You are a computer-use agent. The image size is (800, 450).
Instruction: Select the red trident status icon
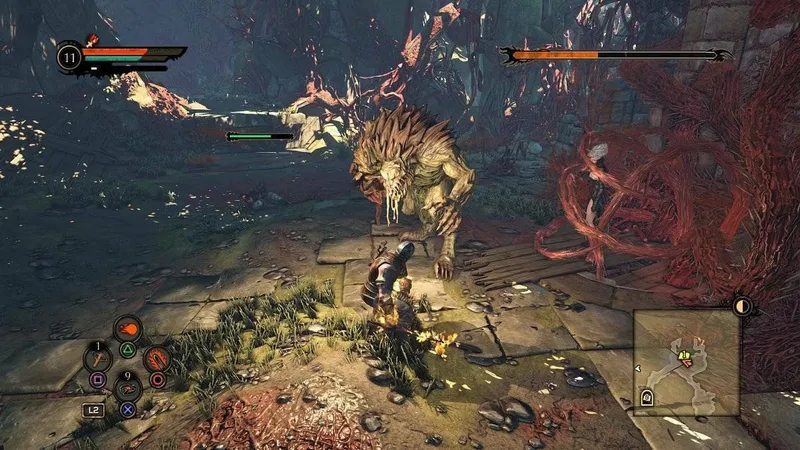click(90, 42)
